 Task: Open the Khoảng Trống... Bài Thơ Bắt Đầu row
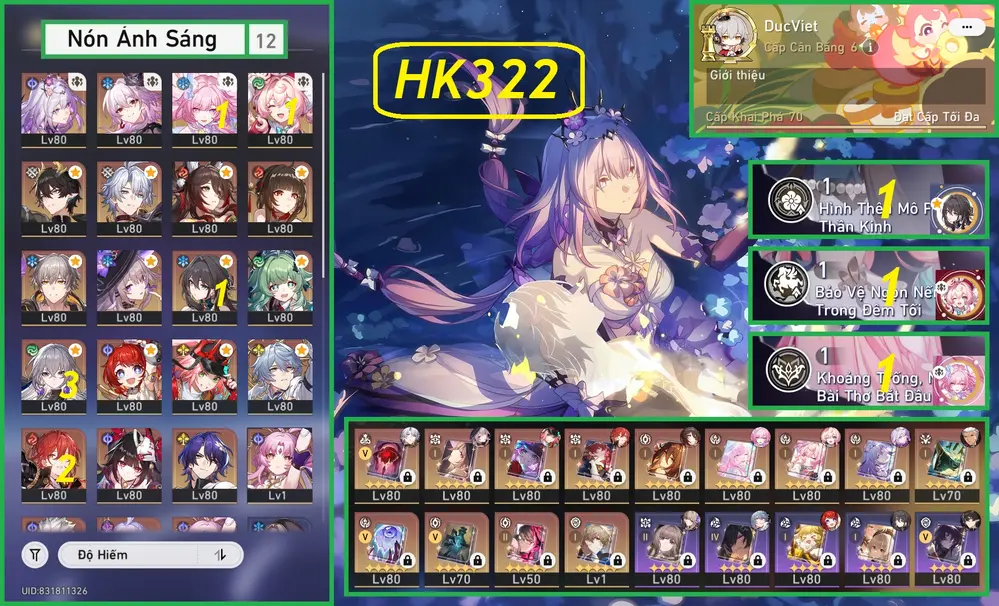[868, 370]
